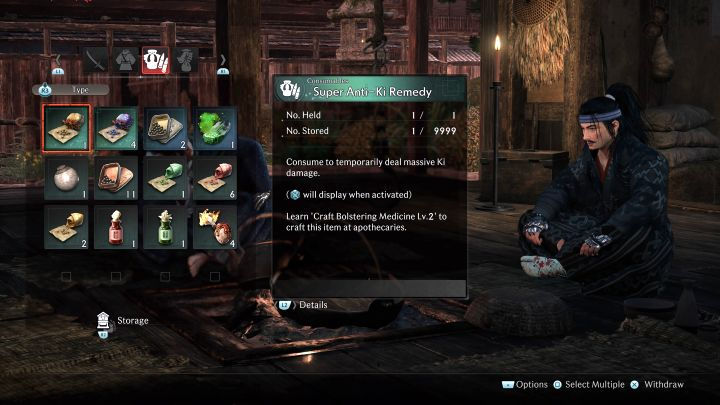Select the spilled yellow jar item

coord(66,227)
